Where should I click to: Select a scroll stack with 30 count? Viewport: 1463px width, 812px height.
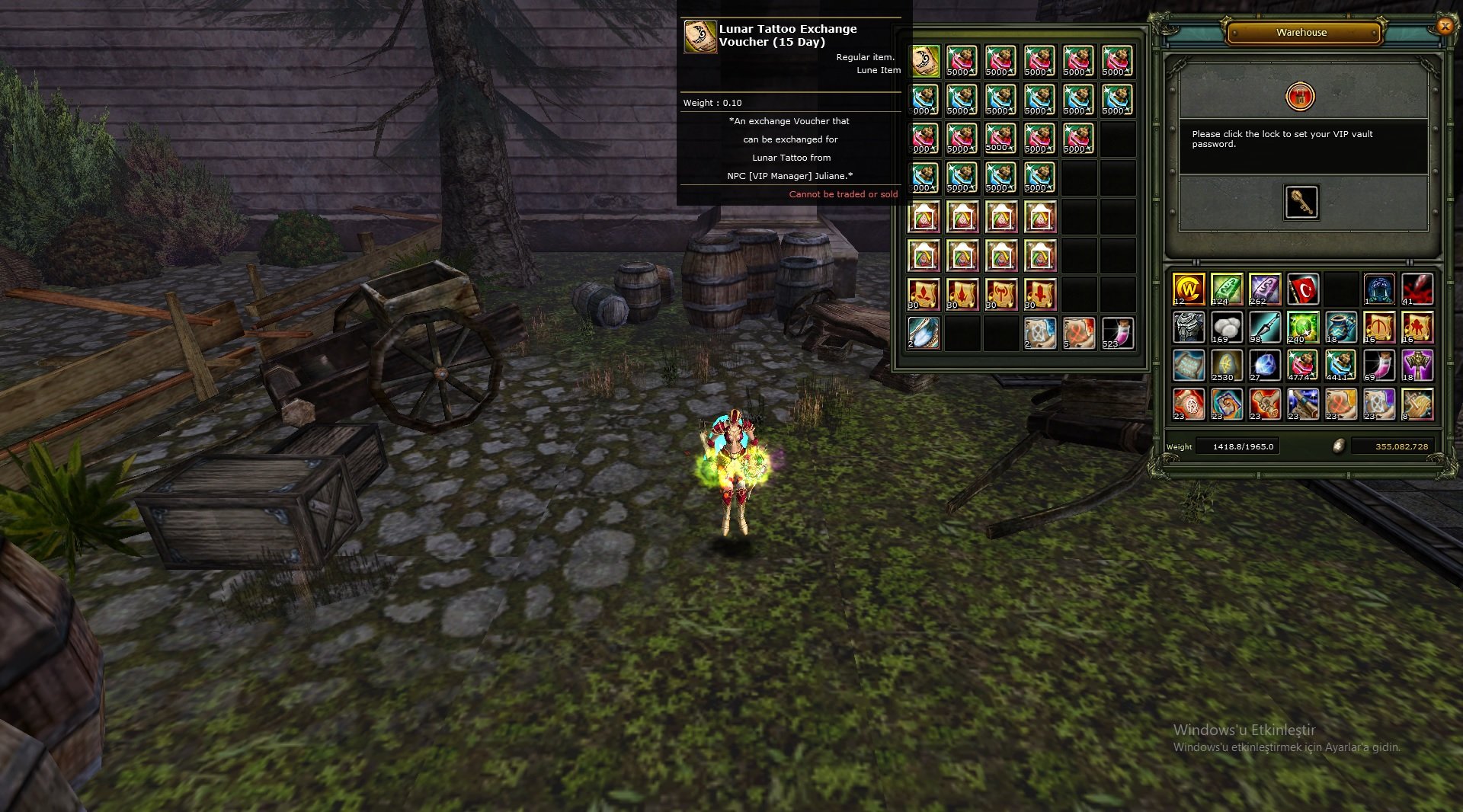coord(923,294)
